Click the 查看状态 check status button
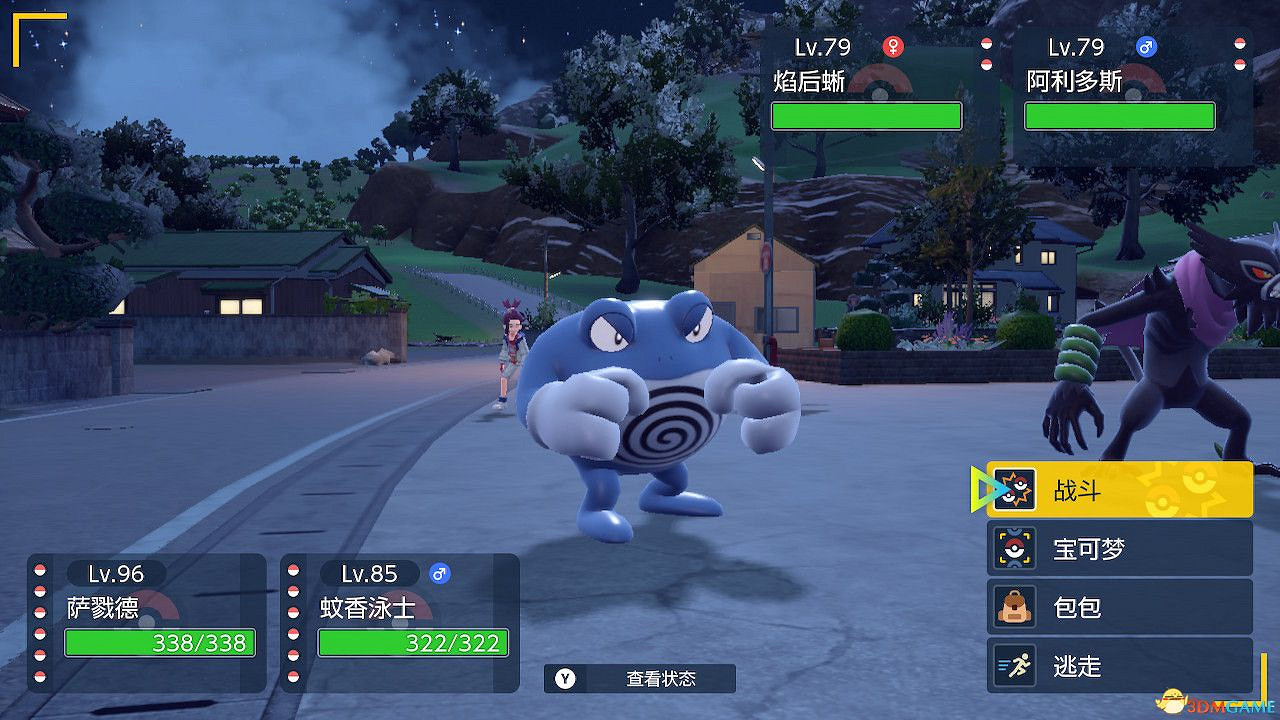The height and width of the screenshot is (720, 1280). point(640,679)
